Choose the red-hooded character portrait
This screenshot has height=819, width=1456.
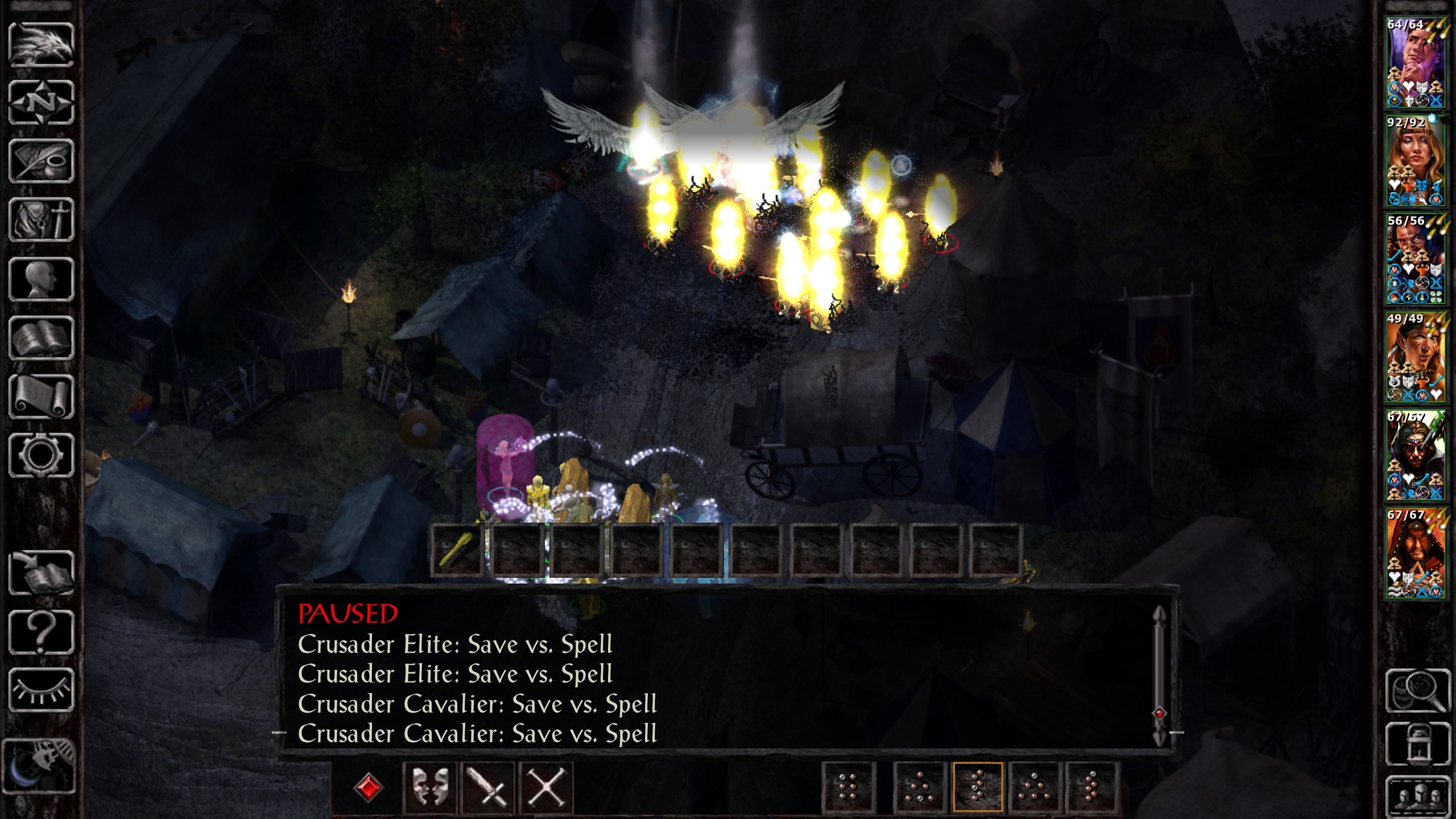point(1414,553)
